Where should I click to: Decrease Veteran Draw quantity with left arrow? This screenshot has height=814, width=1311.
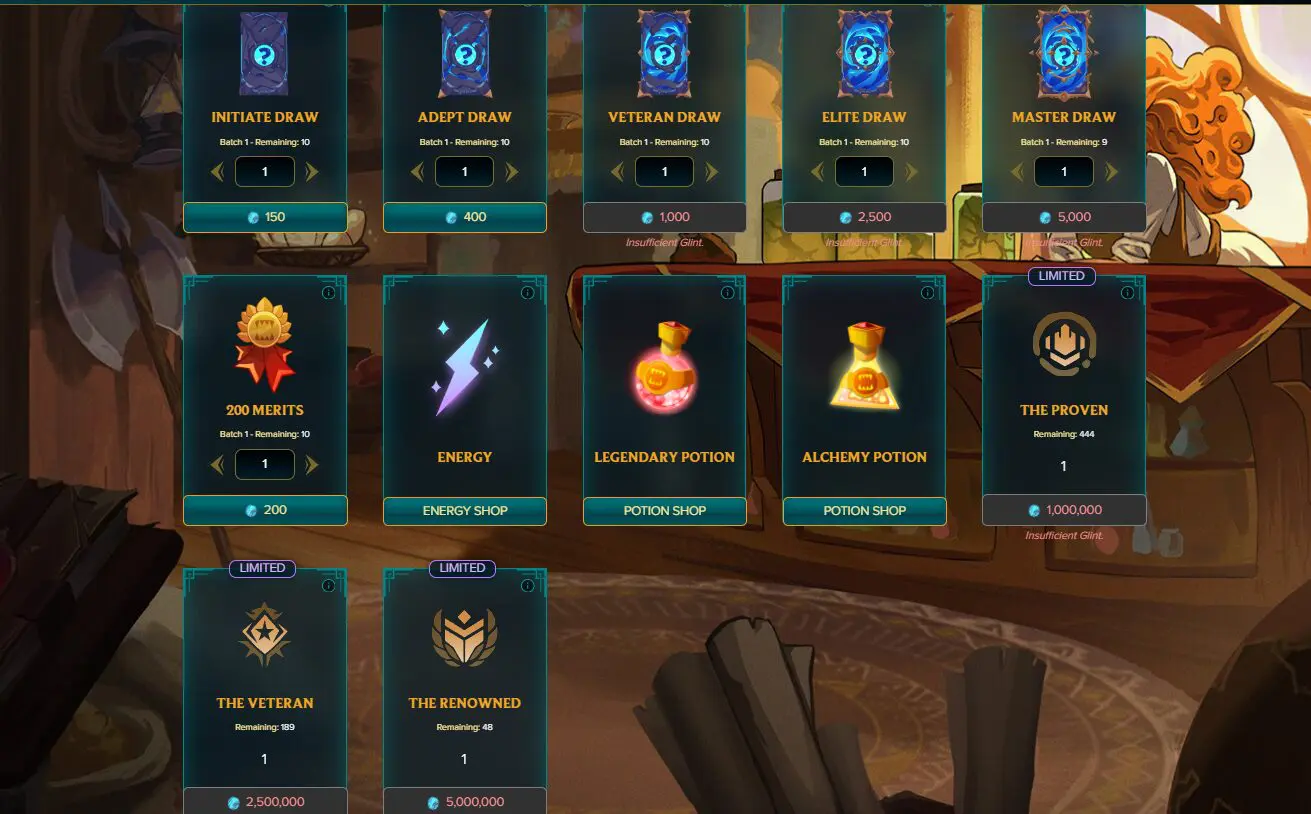coord(617,171)
